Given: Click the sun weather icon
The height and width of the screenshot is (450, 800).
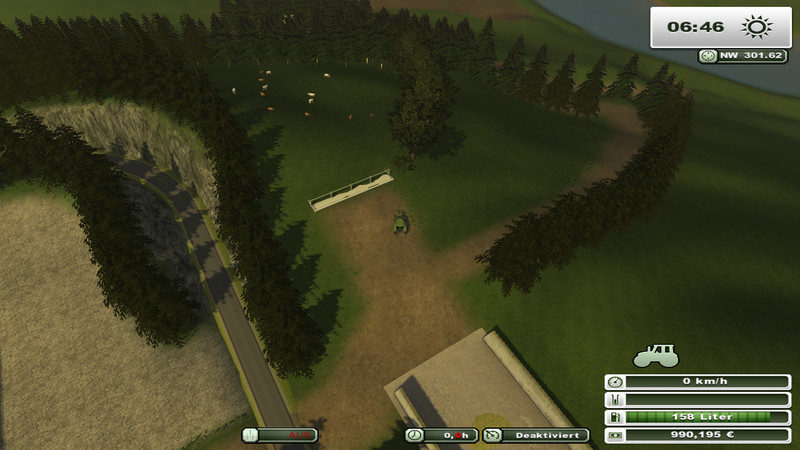Looking at the screenshot, I should (x=757, y=27).
